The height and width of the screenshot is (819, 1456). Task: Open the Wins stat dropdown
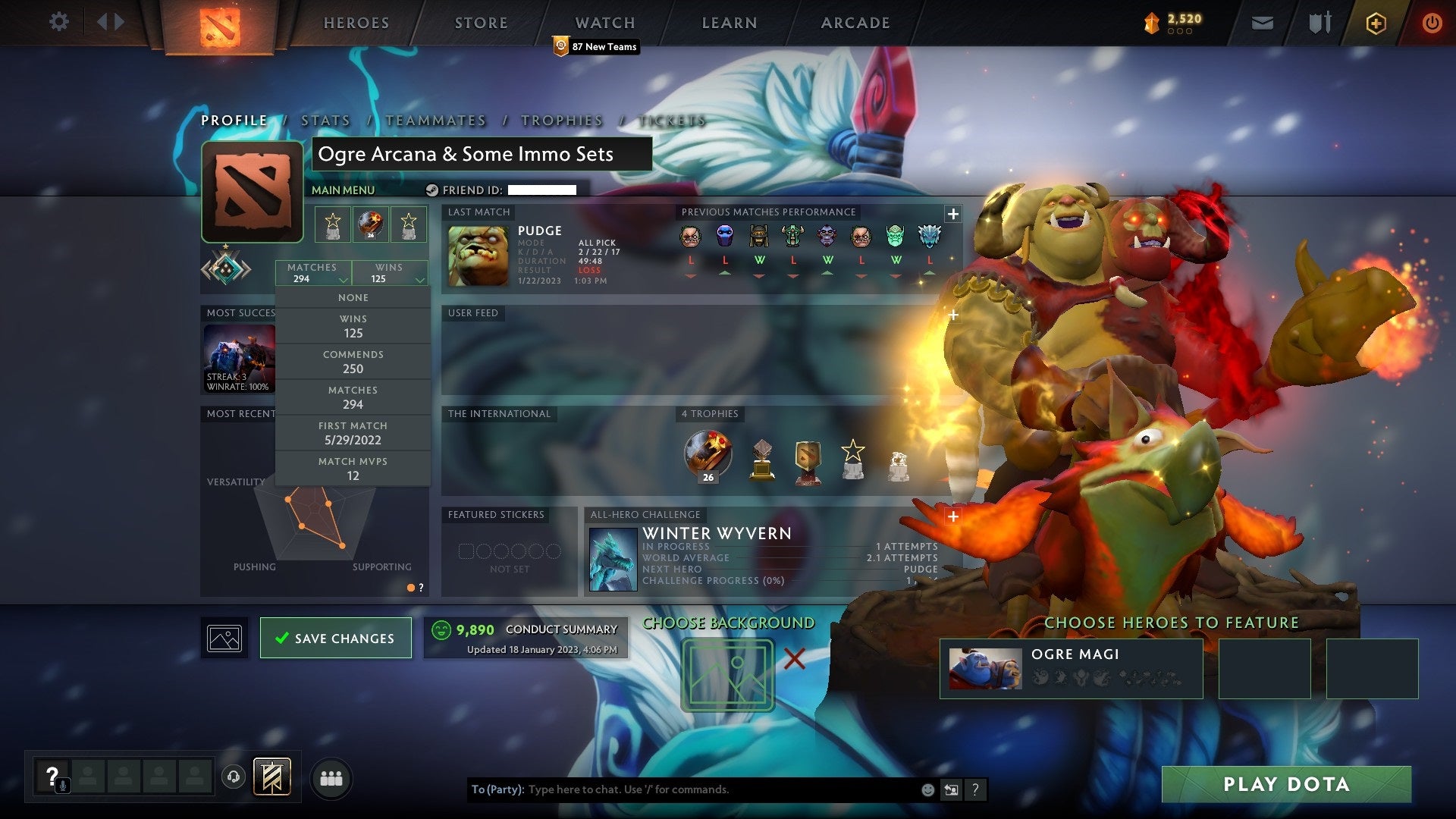(391, 272)
